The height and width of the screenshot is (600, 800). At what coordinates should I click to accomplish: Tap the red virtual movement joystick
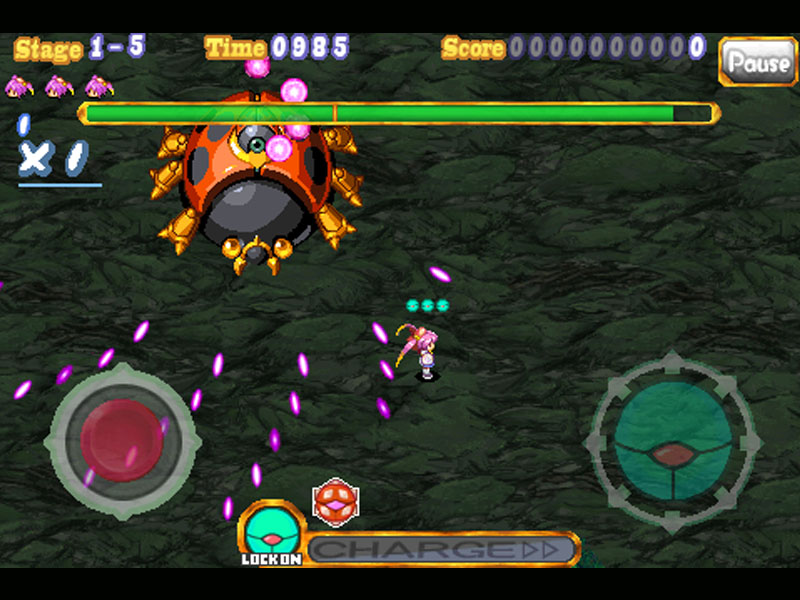tap(122, 439)
